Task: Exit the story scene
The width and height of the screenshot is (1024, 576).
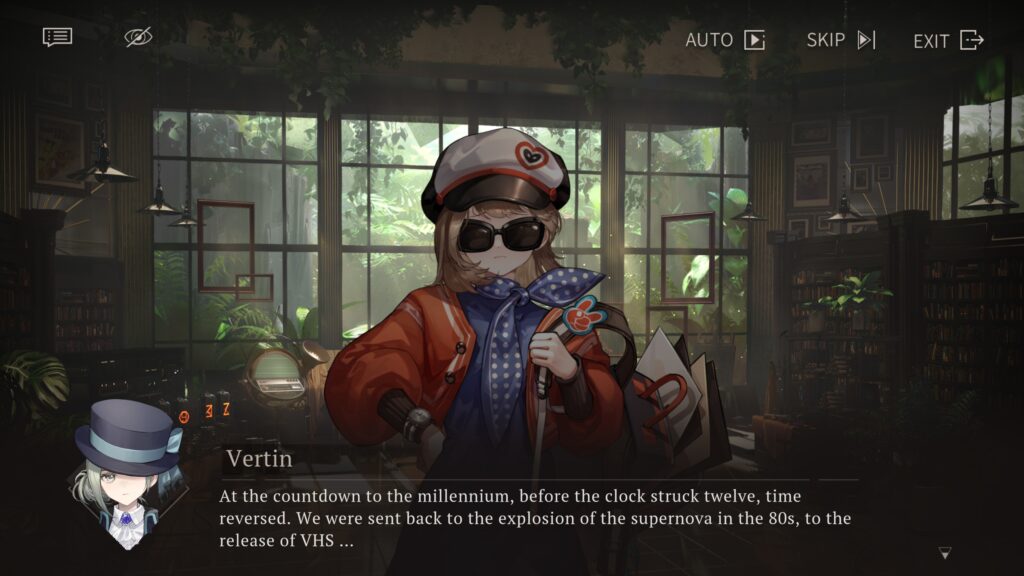Action: click(x=948, y=40)
